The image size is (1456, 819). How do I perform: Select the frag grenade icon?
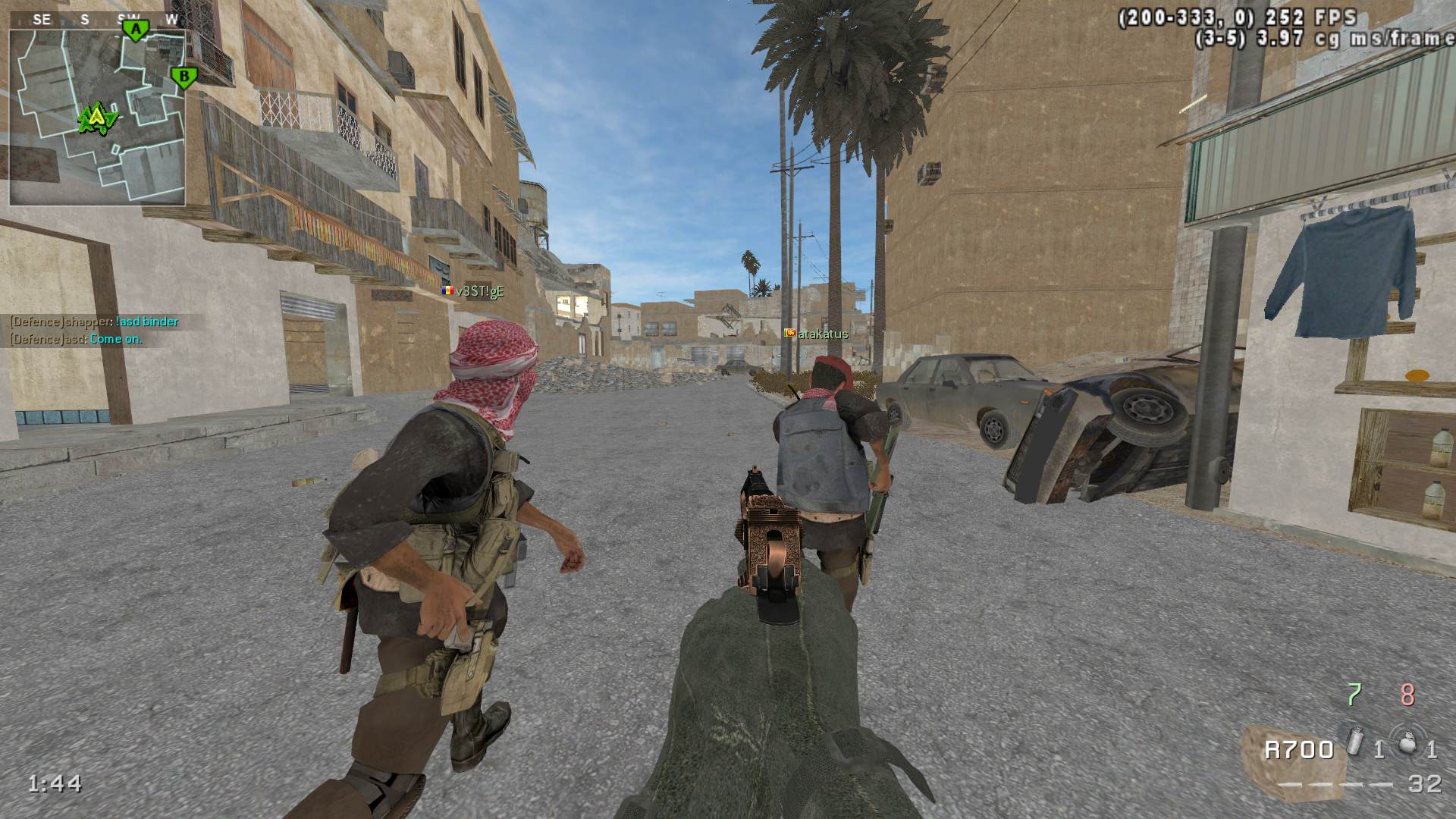point(1407,743)
